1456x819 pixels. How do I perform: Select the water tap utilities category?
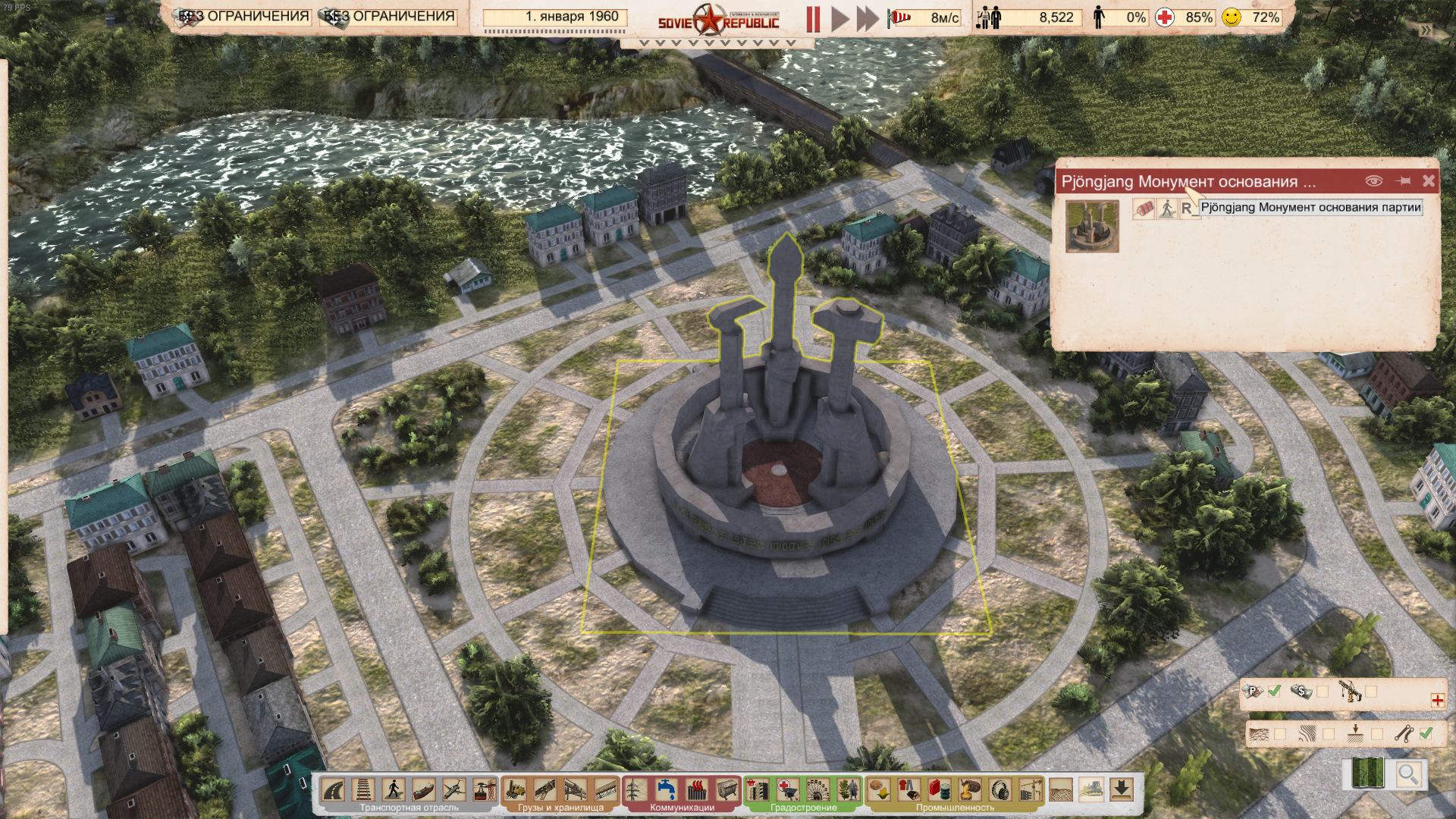[x=667, y=790]
